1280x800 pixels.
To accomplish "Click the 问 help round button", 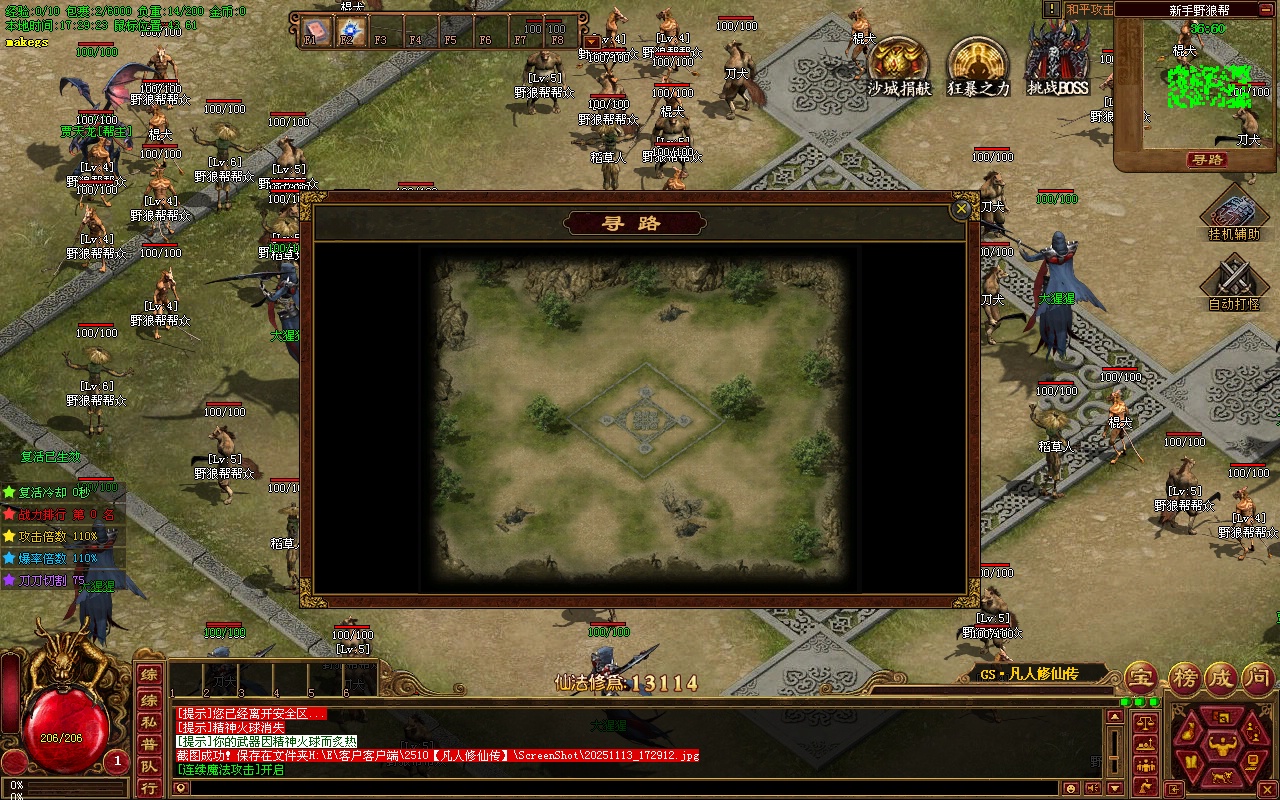I will [x=1258, y=678].
